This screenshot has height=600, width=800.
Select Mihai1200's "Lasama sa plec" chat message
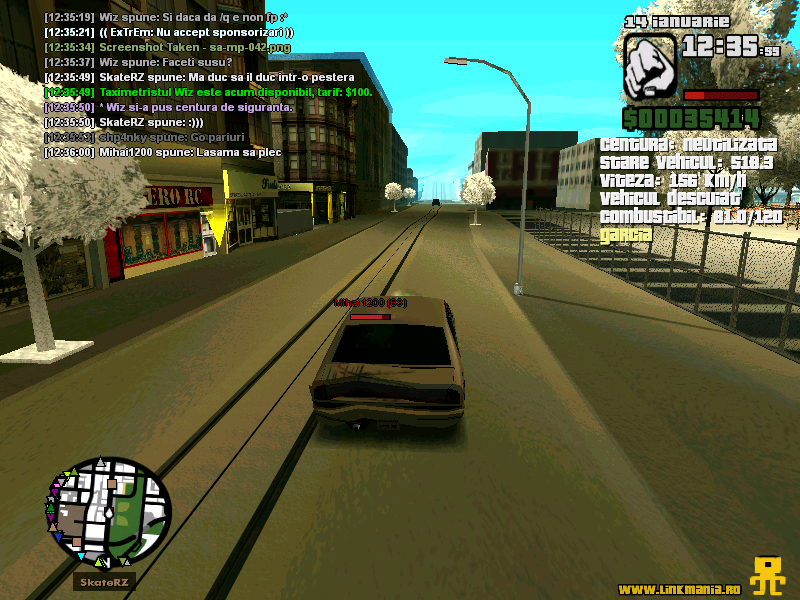pos(162,152)
